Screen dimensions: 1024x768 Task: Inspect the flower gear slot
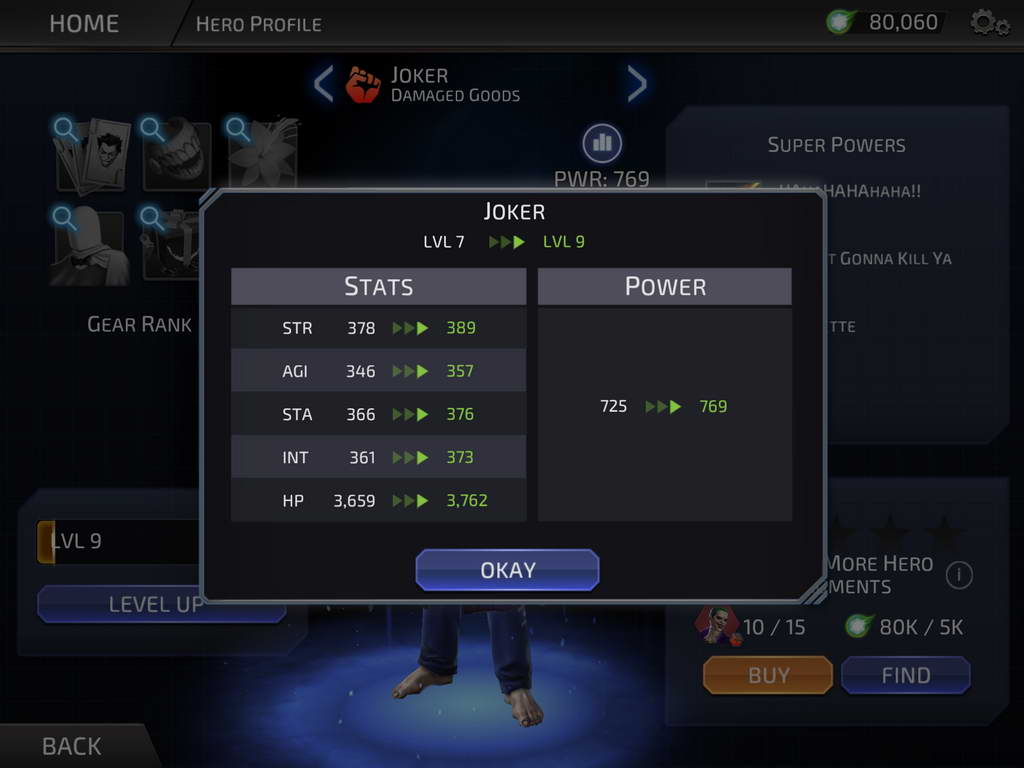pos(264,152)
